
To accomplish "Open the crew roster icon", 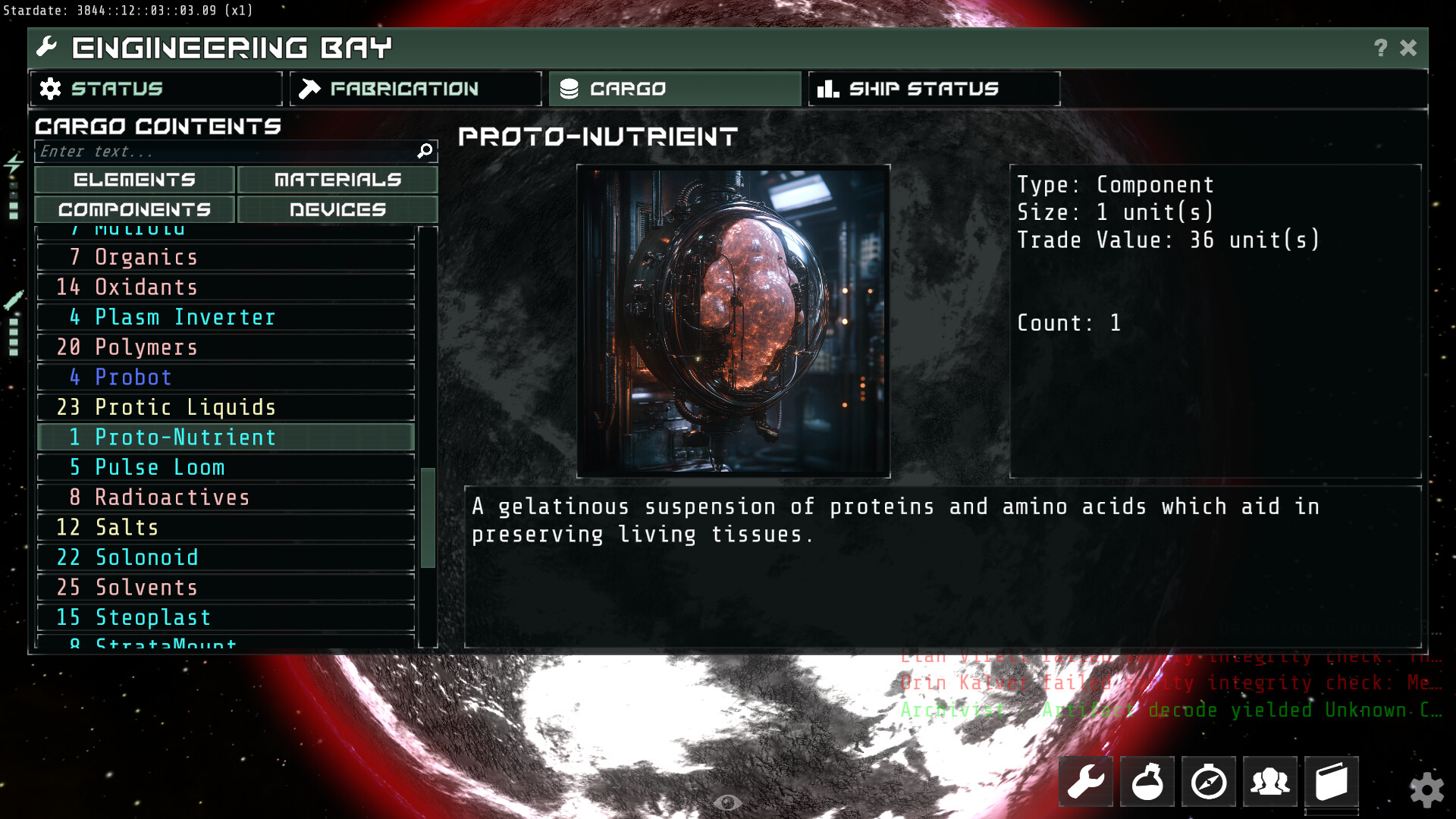I will click(1270, 781).
